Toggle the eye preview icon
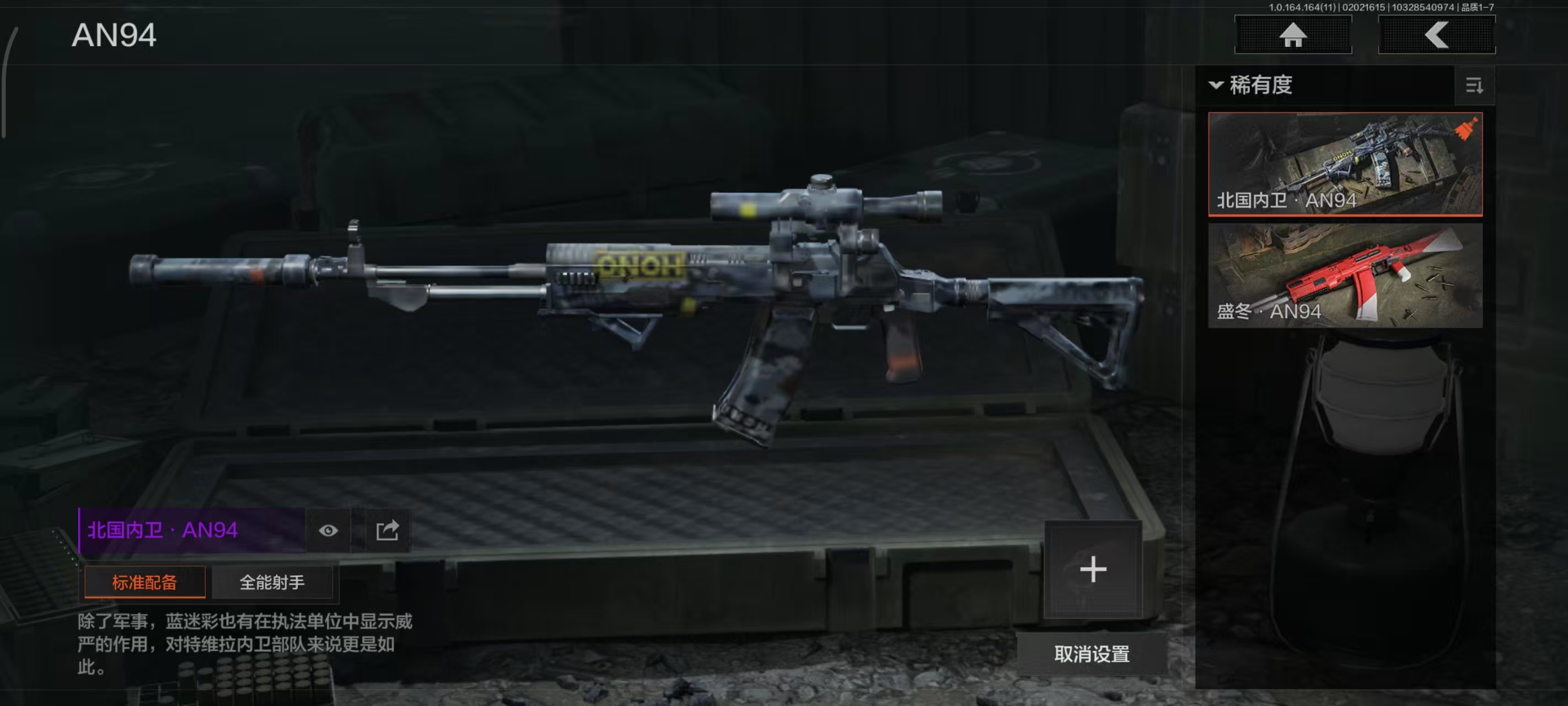The image size is (1568, 706). [328, 531]
